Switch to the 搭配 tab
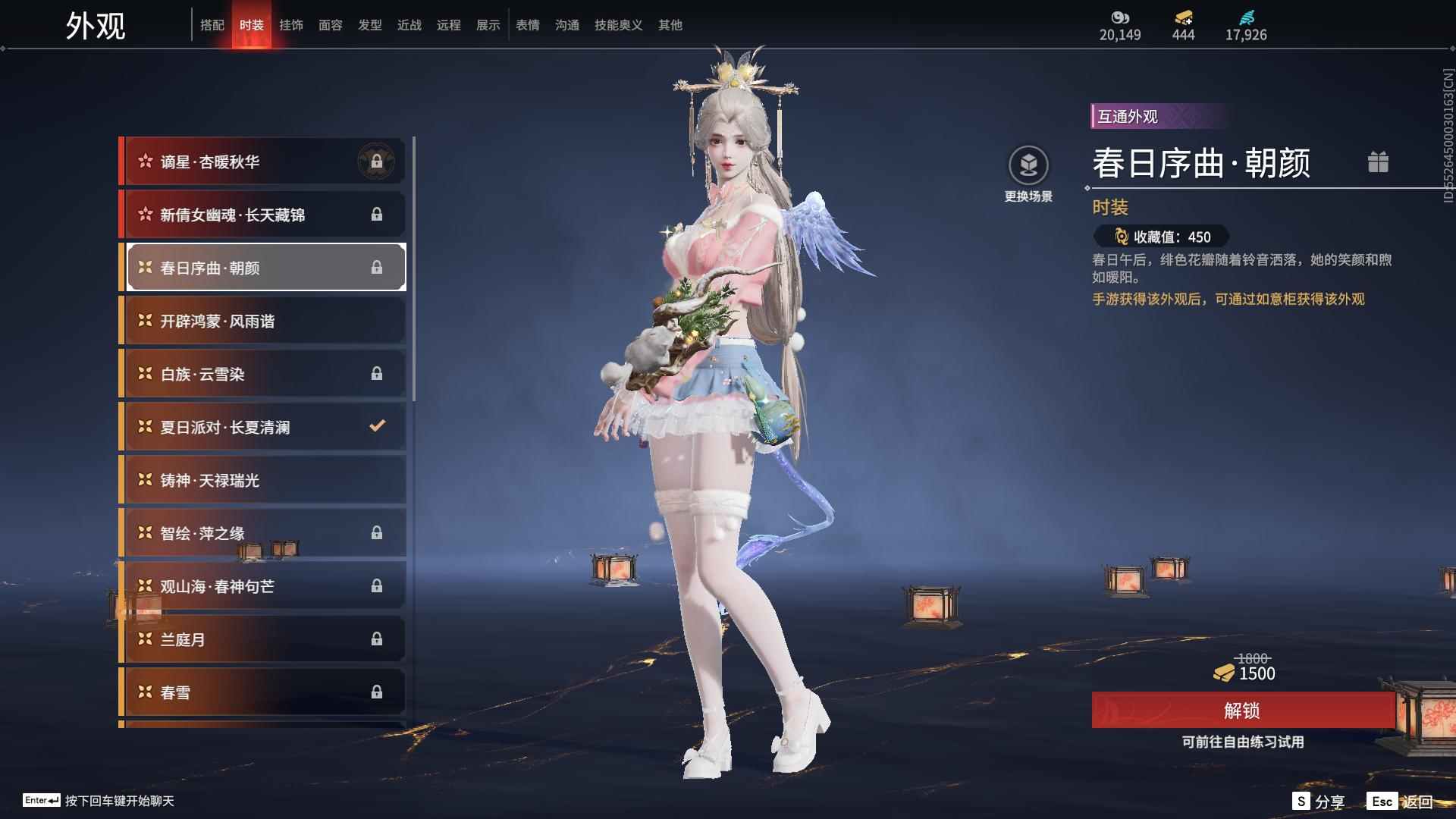This screenshot has width=1456, height=819. (212, 25)
